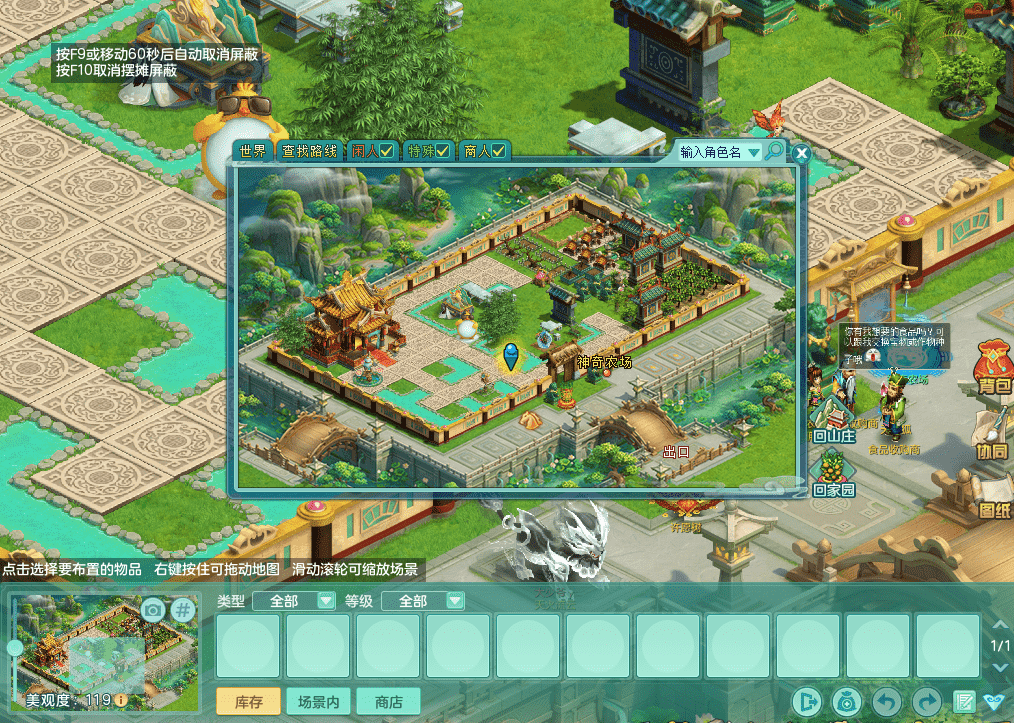The height and width of the screenshot is (723, 1014).
Task: Switch to the 商店 shop tab
Action: [388, 701]
